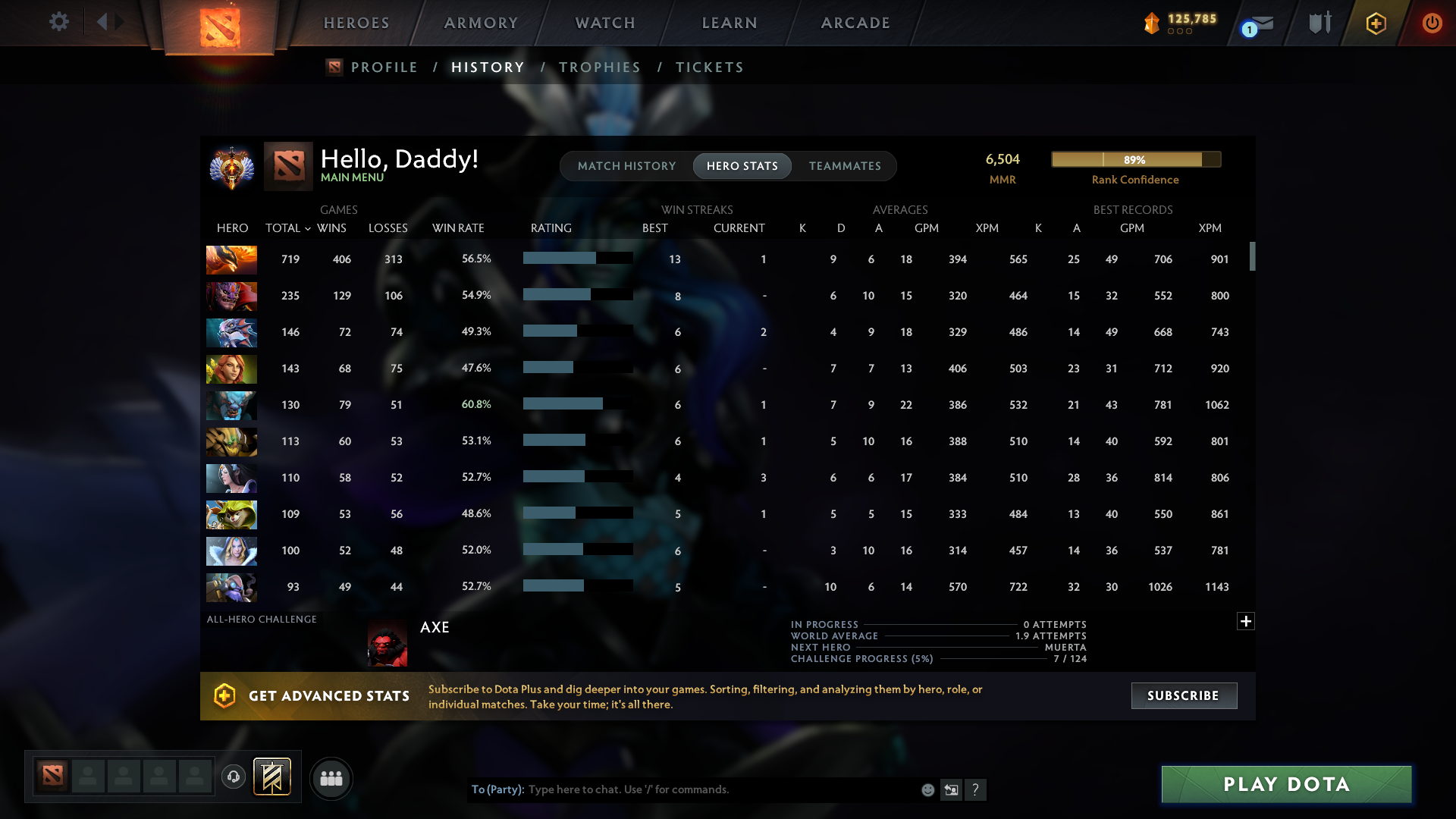Click the SUBSCRIBE button for Dota Plus

point(1183,695)
